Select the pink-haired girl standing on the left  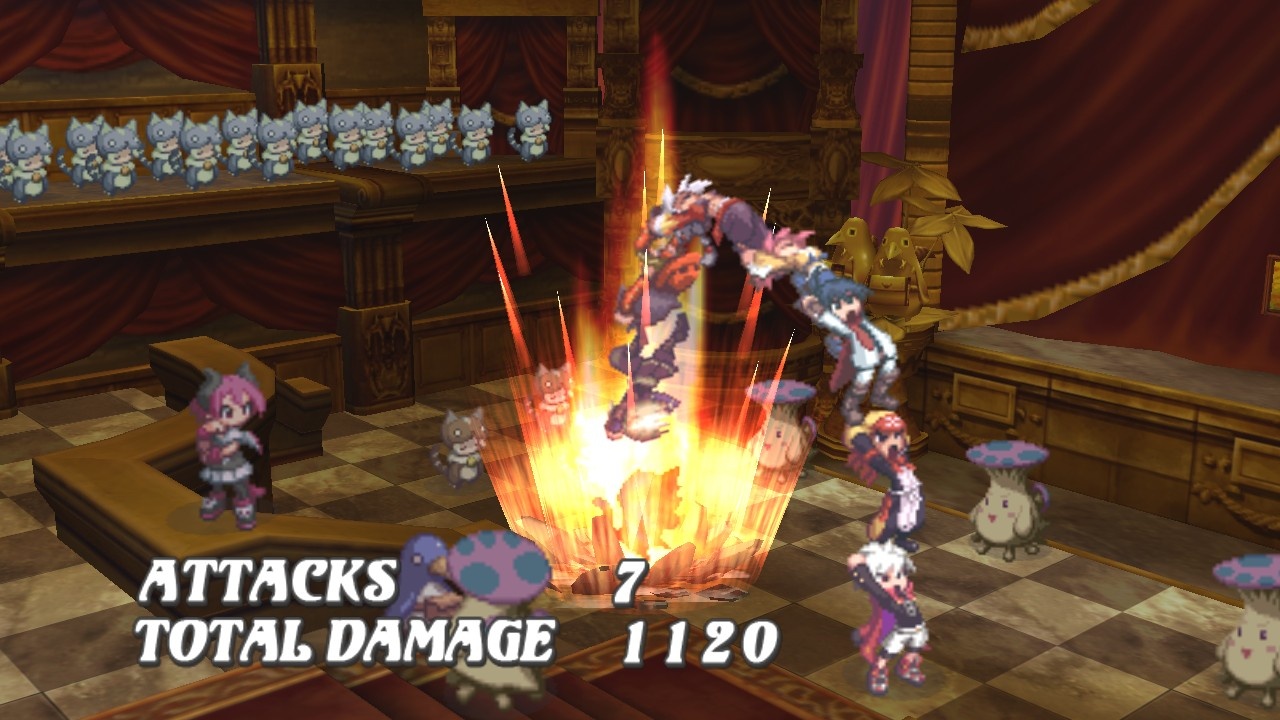point(225,450)
